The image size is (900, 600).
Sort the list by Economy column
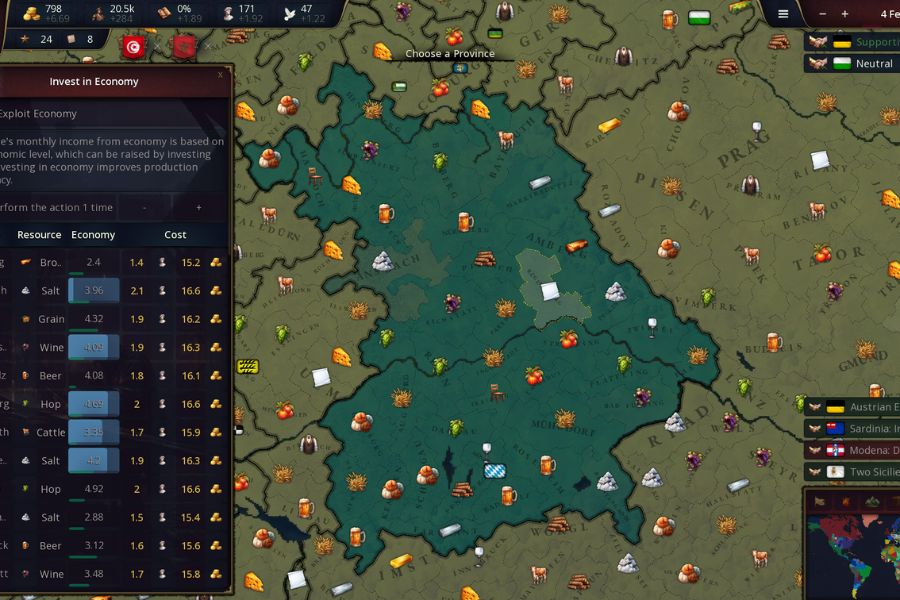click(93, 235)
